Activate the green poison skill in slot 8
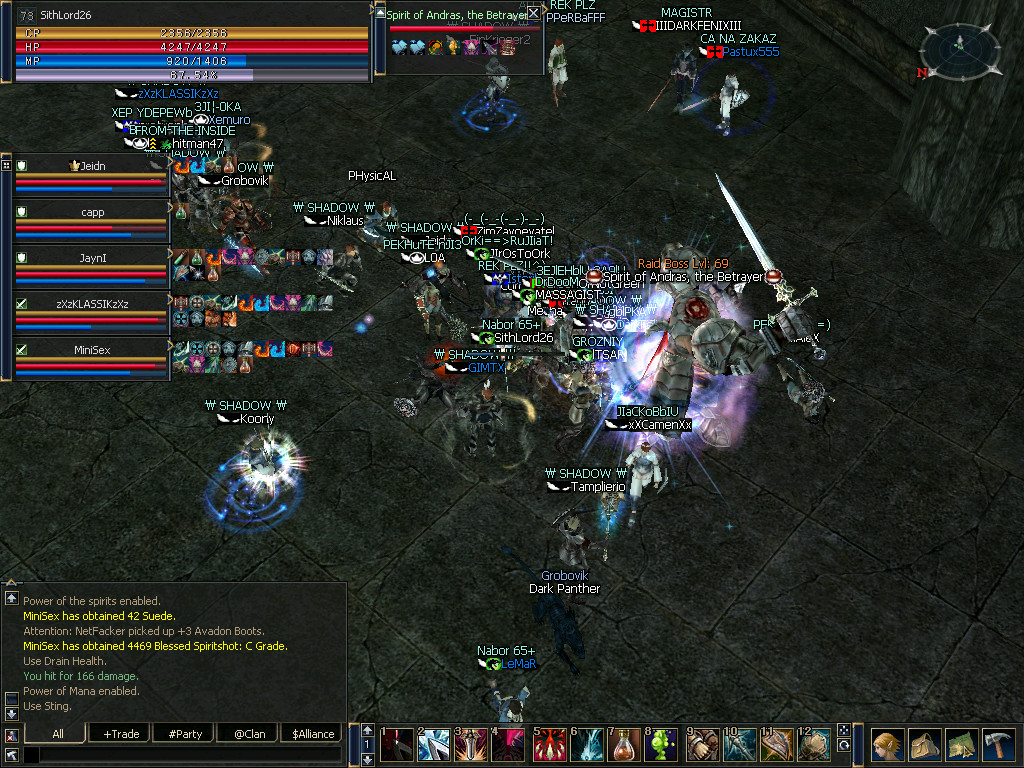Image resolution: width=1024 pixels, height=768 pixels. coord(662,746)
